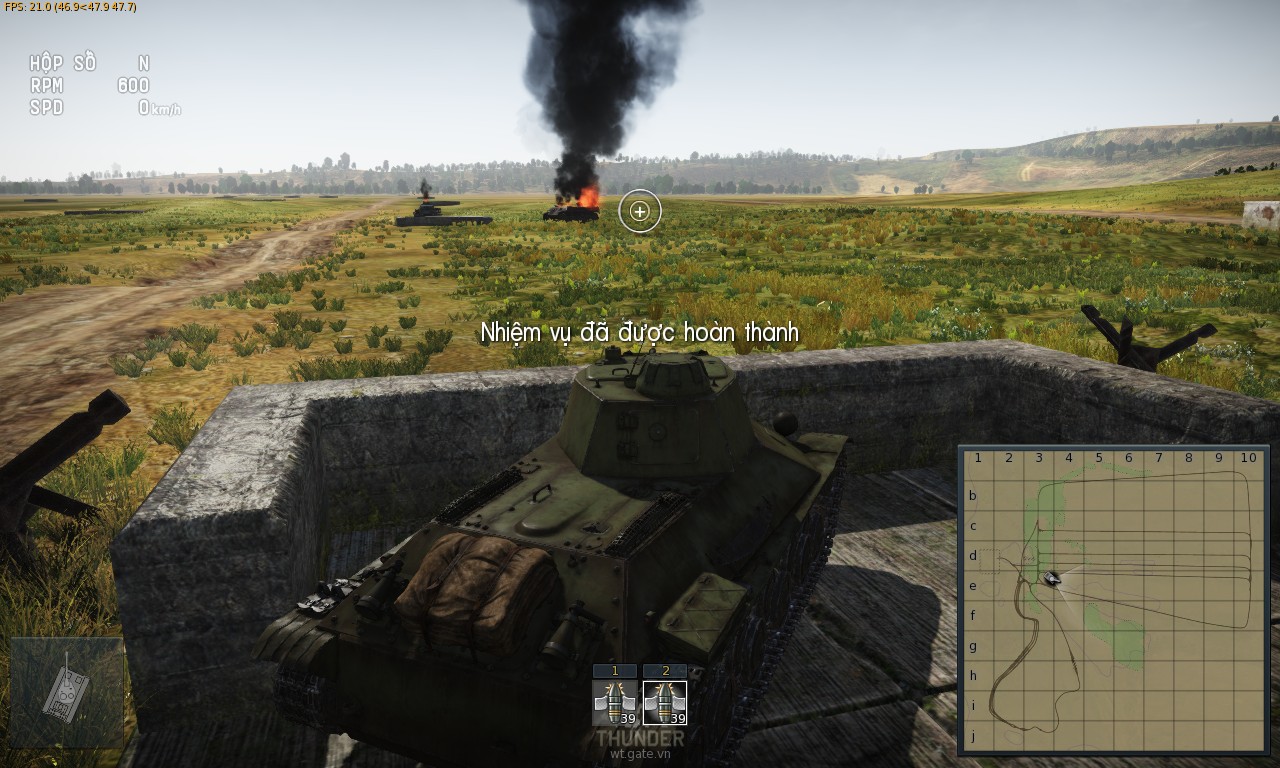Click the aiming reticle crosshair
This screenshot has height=768, width=1280.
point(638,212)
